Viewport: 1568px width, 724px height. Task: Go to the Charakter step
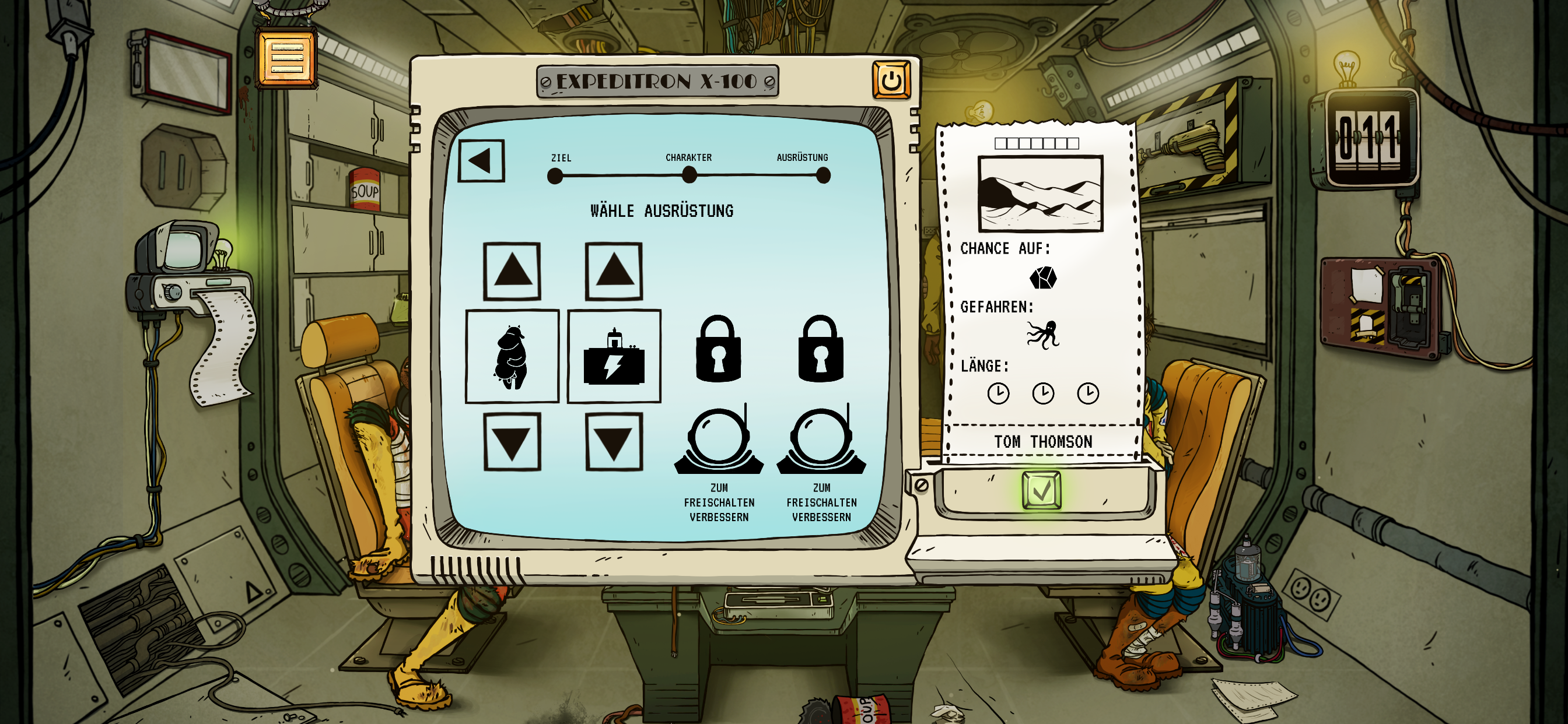point(689,175)
